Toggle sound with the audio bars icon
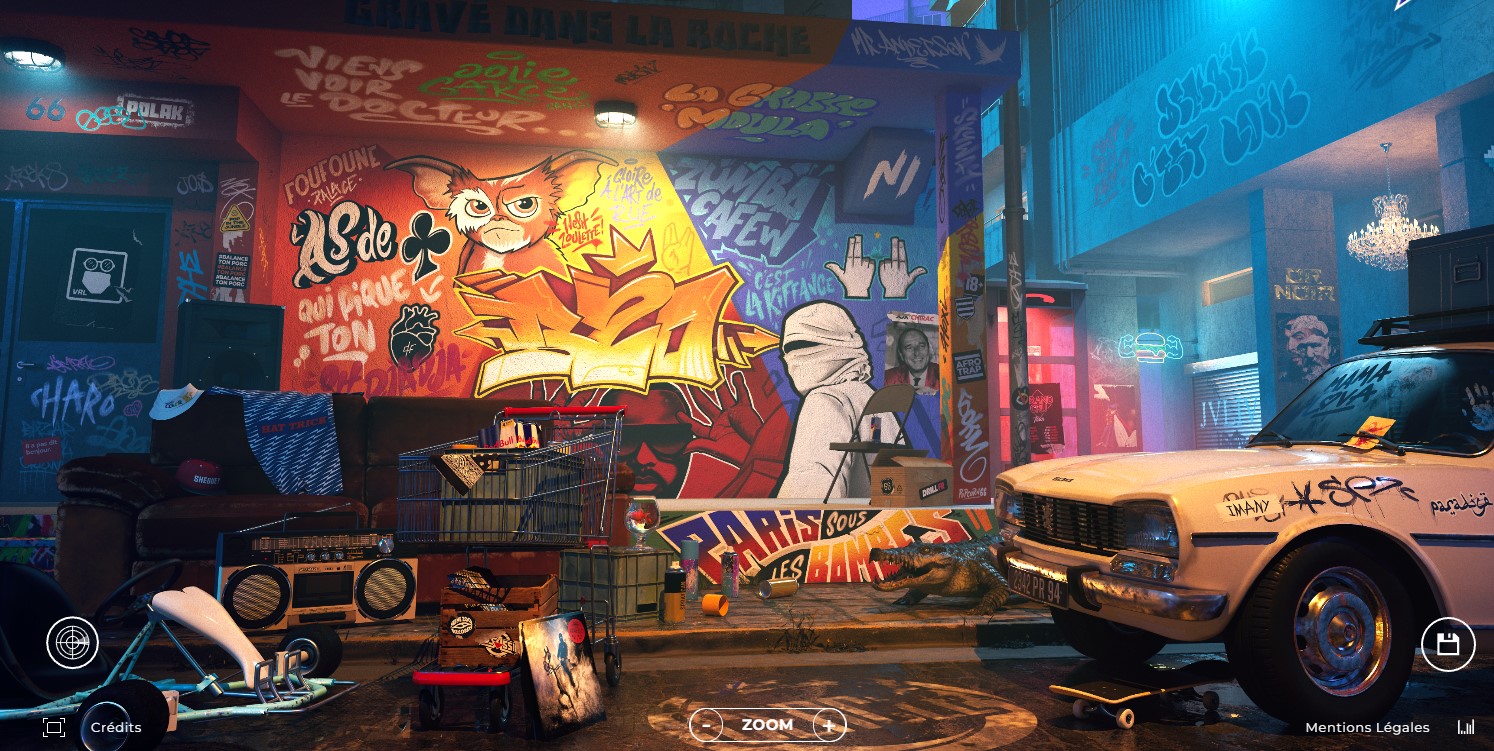 [1466, 727]
